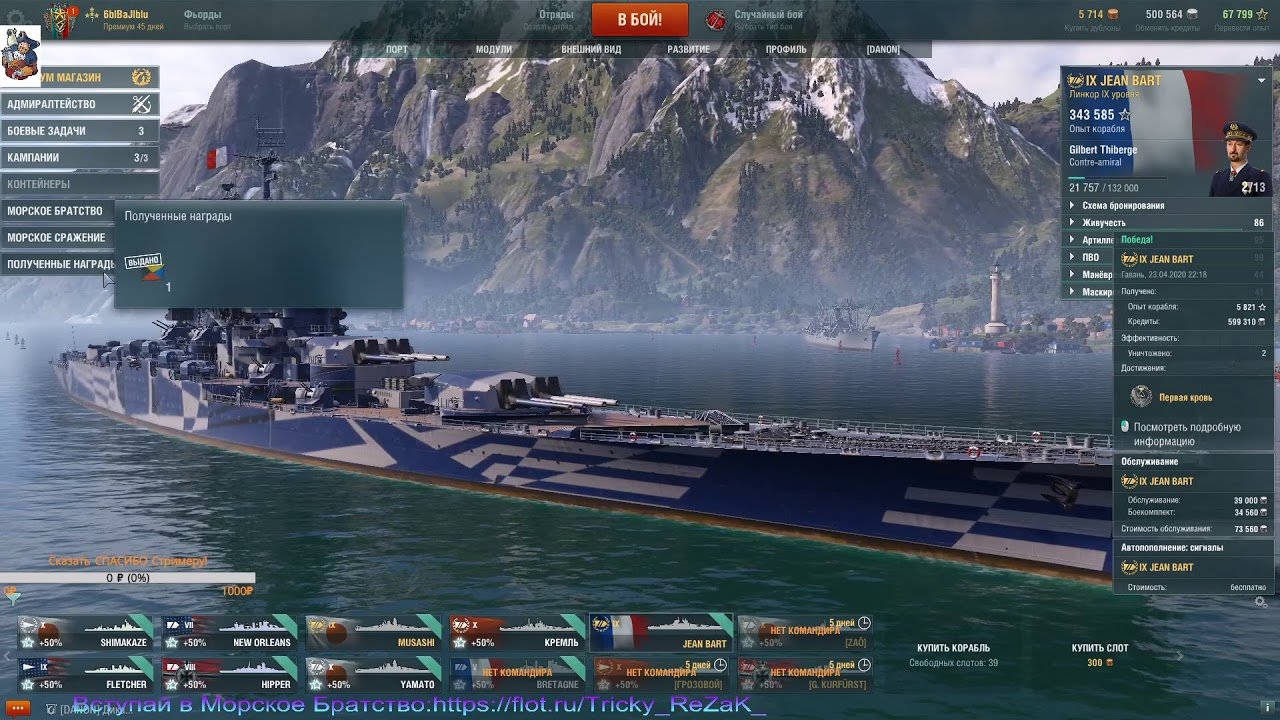Pick the Fletcher destroyer card
The width and height of the screenshot is (1280, 720).
coord(86,675)
